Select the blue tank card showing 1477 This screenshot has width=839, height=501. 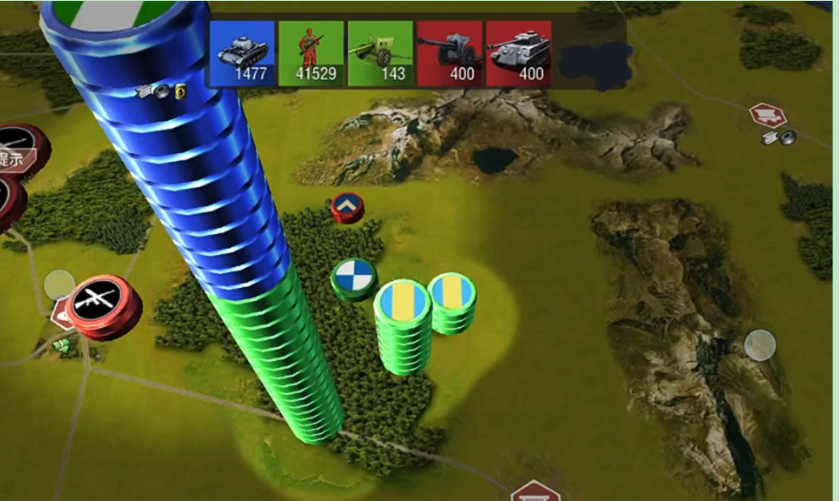(243, 53)
